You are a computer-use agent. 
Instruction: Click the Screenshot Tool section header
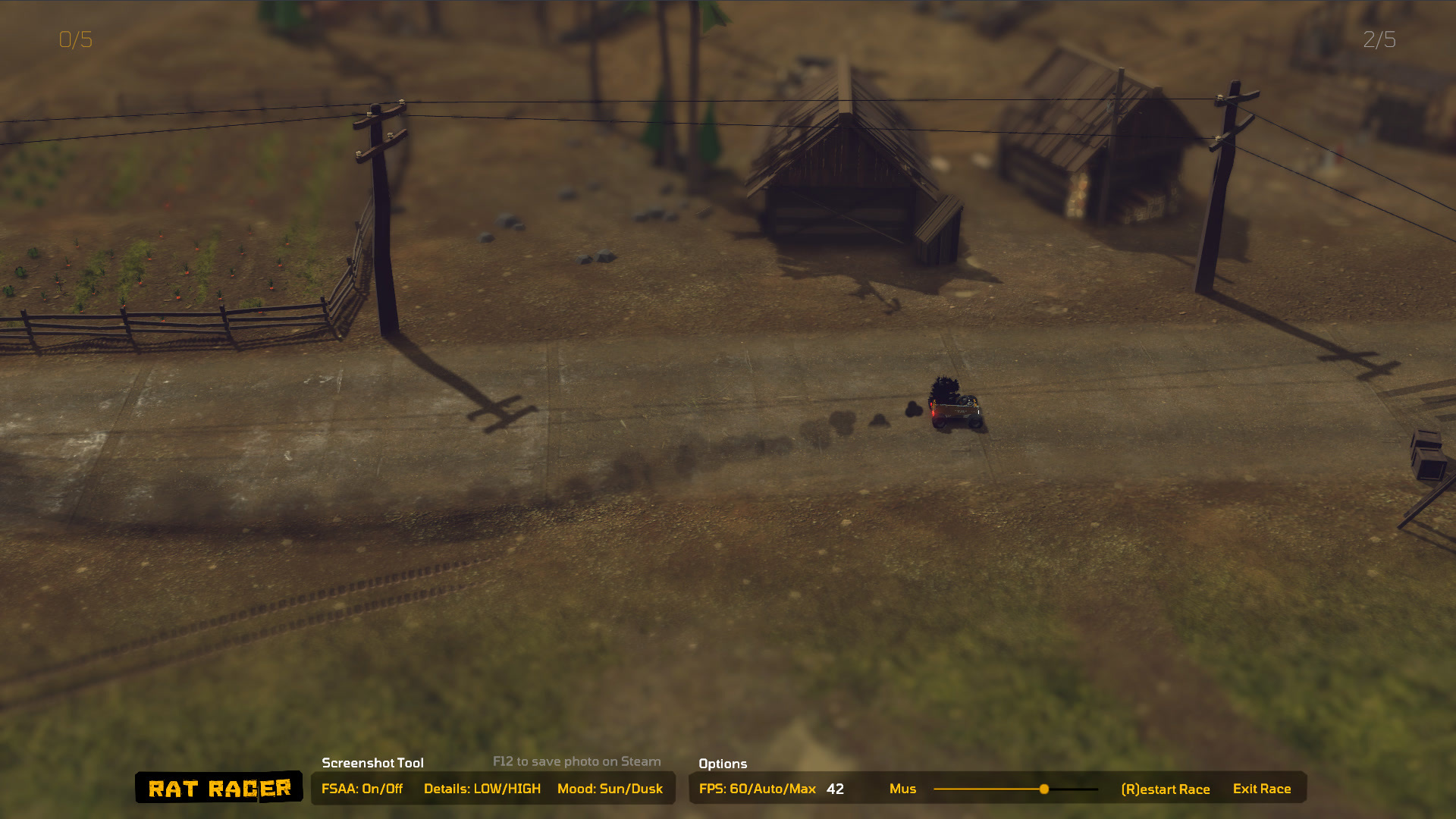pyautogui.click(x=373, y=763)
